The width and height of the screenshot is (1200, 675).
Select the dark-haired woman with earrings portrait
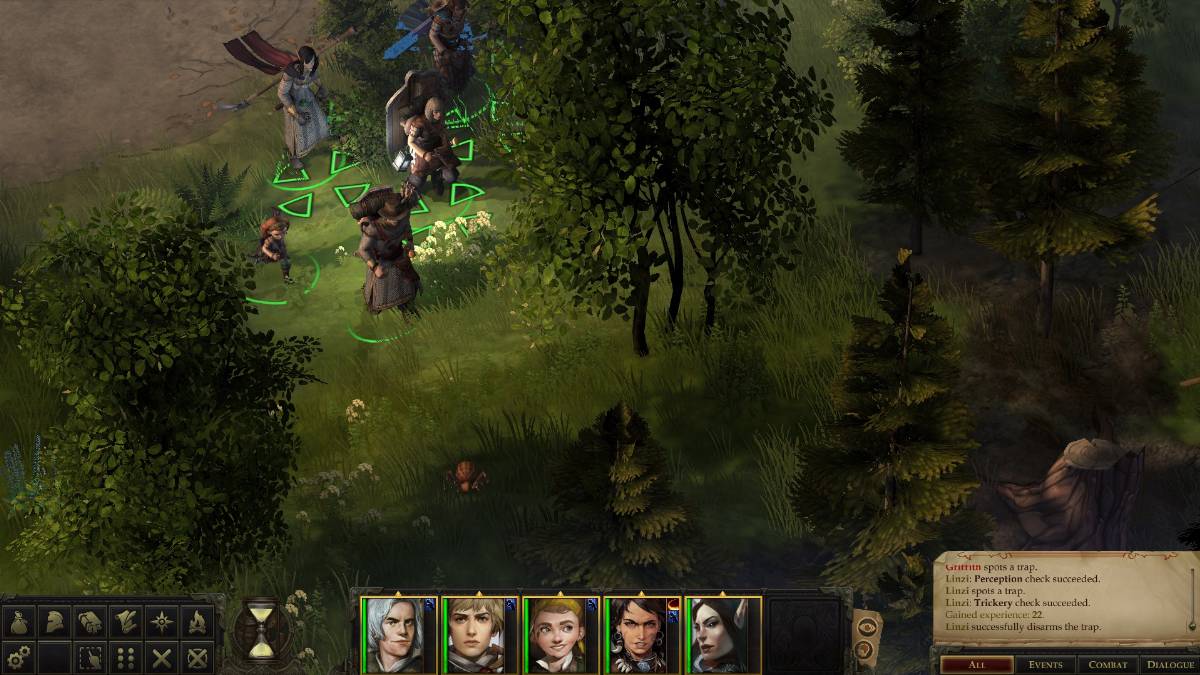(x=633, y=635)
